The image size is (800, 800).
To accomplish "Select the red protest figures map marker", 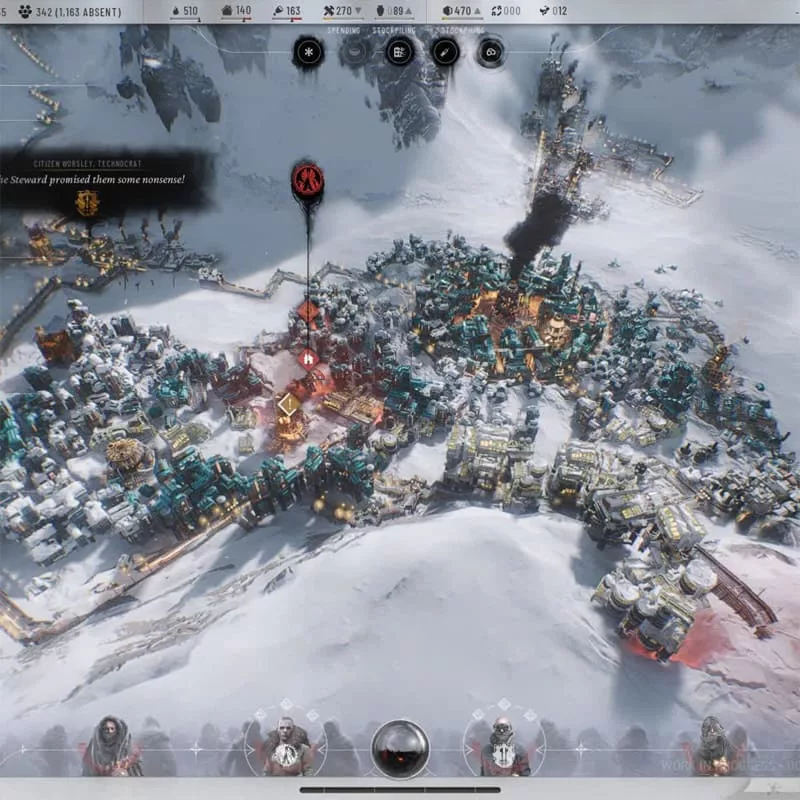I will click(x=307, y=180).
